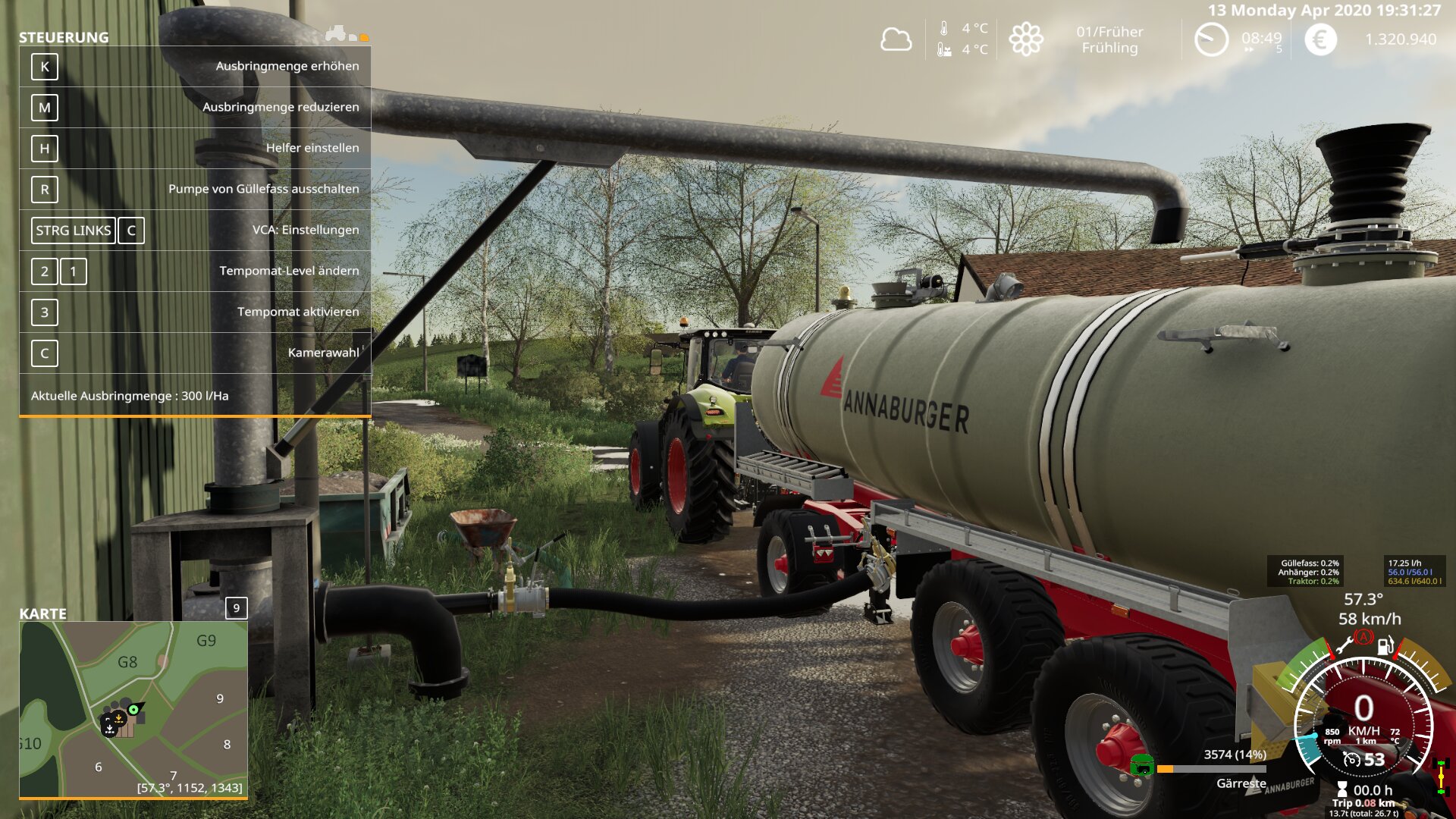Image resolution: width=1456 pixels, height=819 pixels.
Task: Open the minimap under KARTE
Action: click(x=133, y=709)
